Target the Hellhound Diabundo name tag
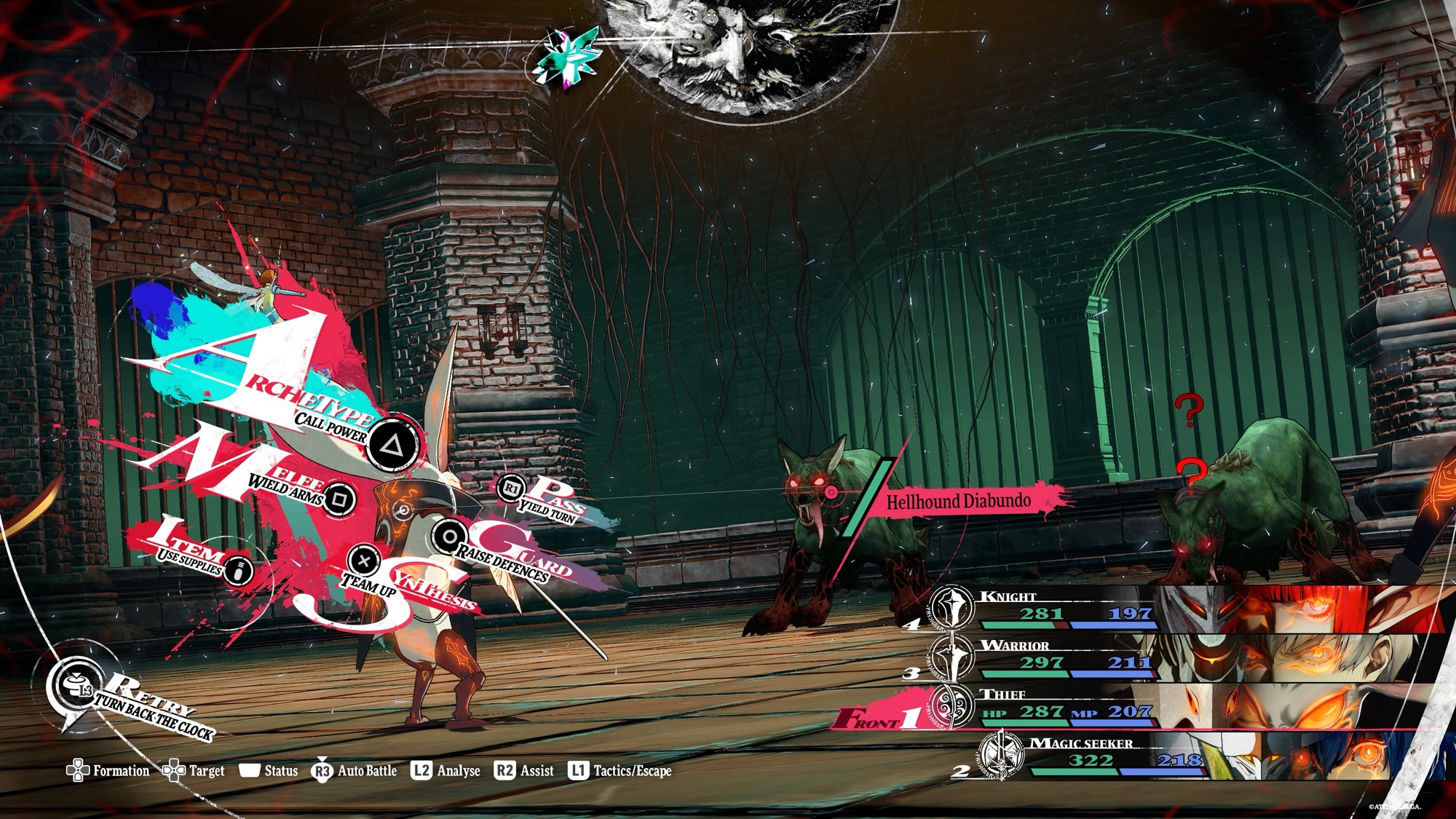 pos(958,502)
